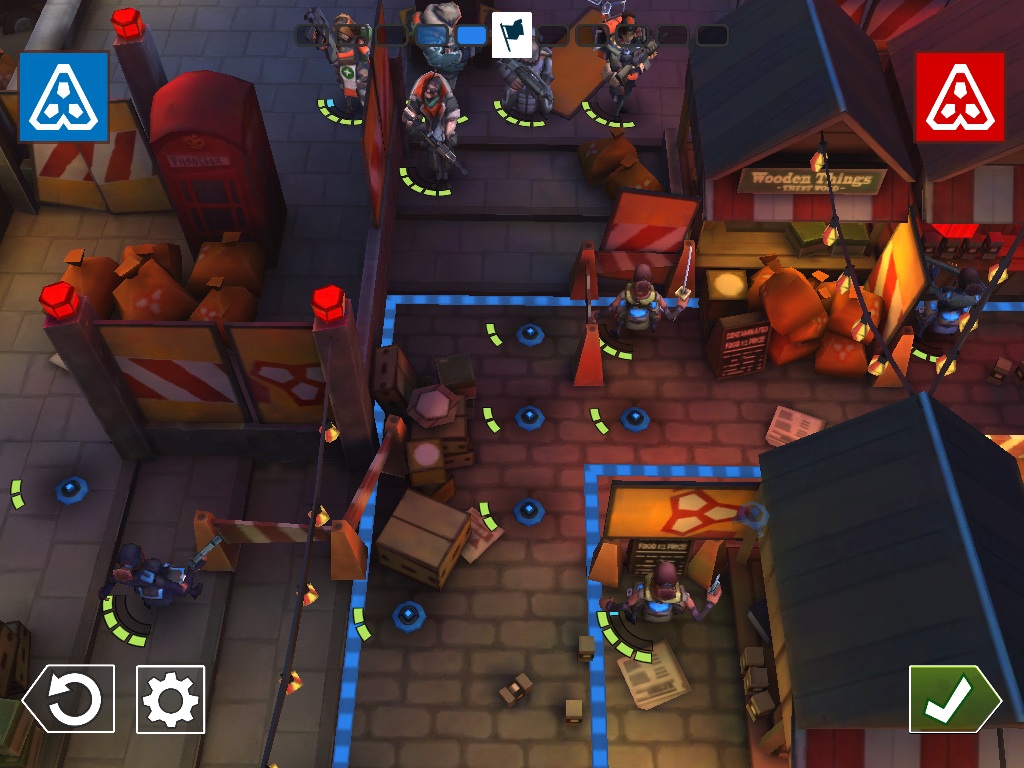Select the blue team emblem

(x=63, y=96)
